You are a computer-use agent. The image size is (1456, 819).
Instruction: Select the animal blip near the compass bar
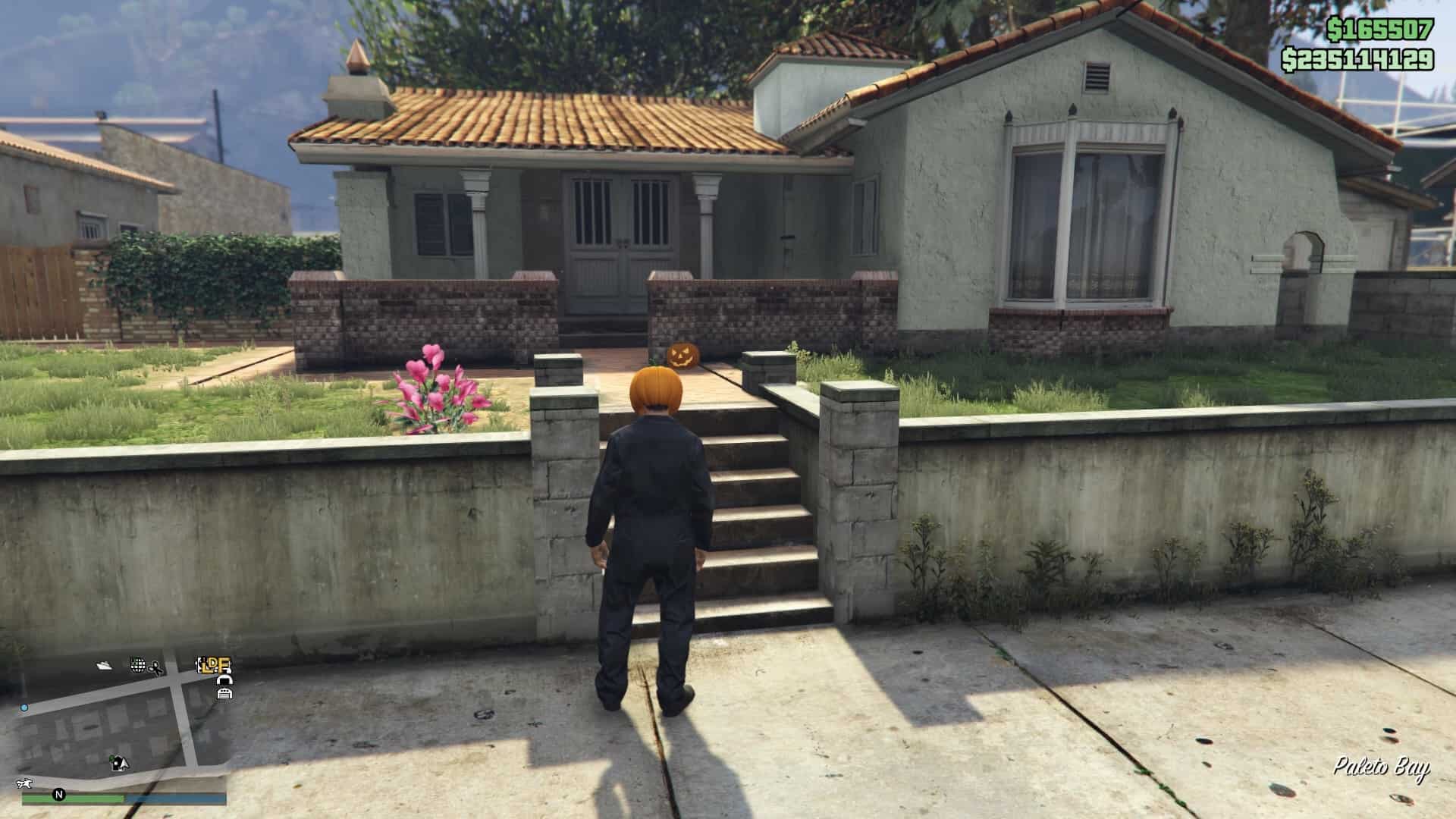point(24,784)
